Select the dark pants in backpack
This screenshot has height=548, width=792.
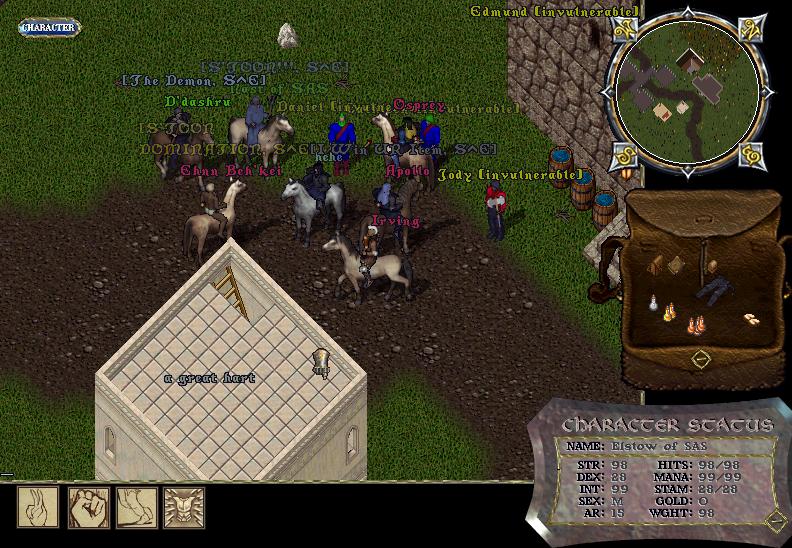pos(714,289)
